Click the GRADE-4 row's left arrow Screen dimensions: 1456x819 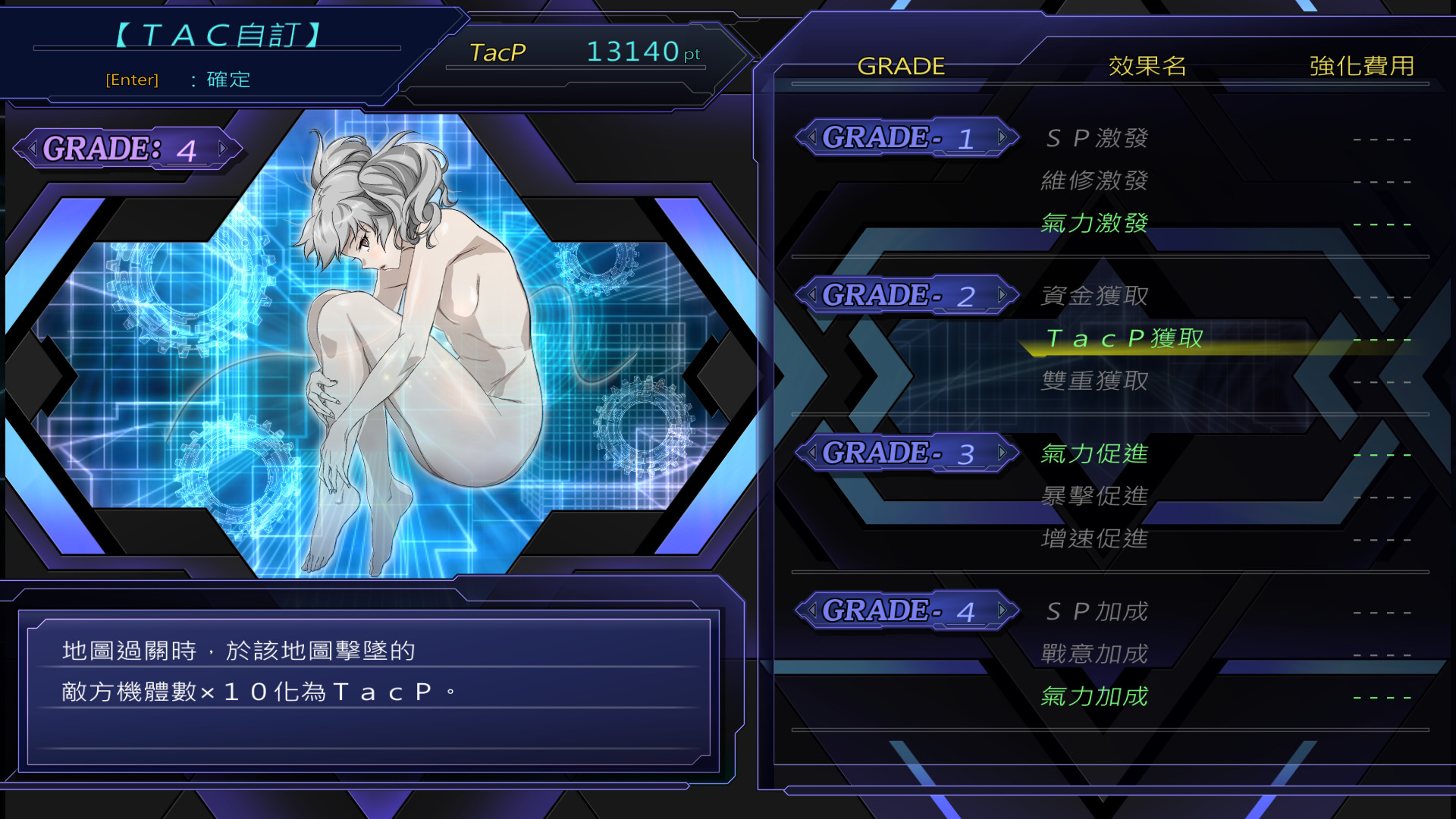coord(812,610)
